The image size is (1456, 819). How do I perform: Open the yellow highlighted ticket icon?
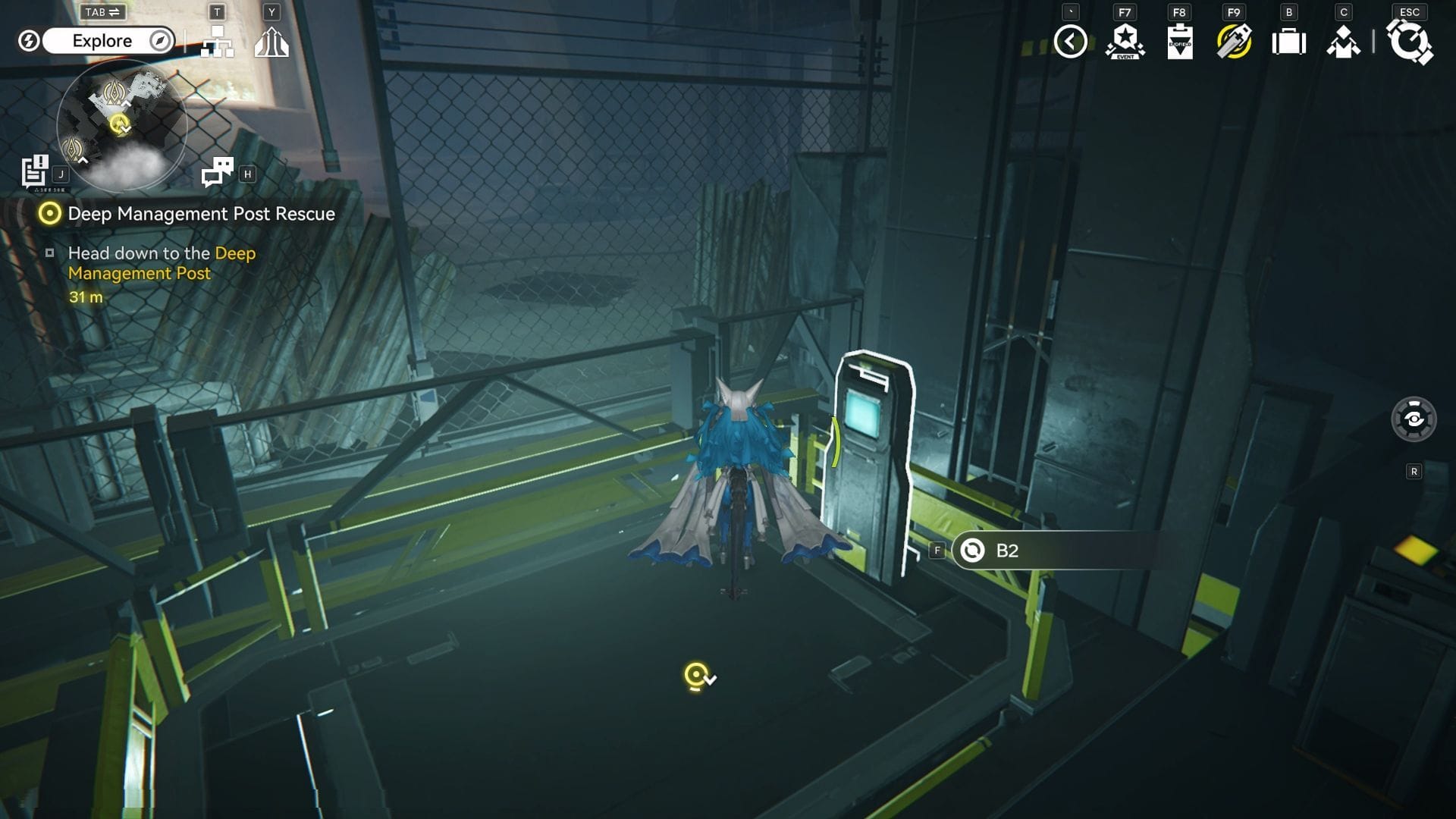tap(1234, 42)
